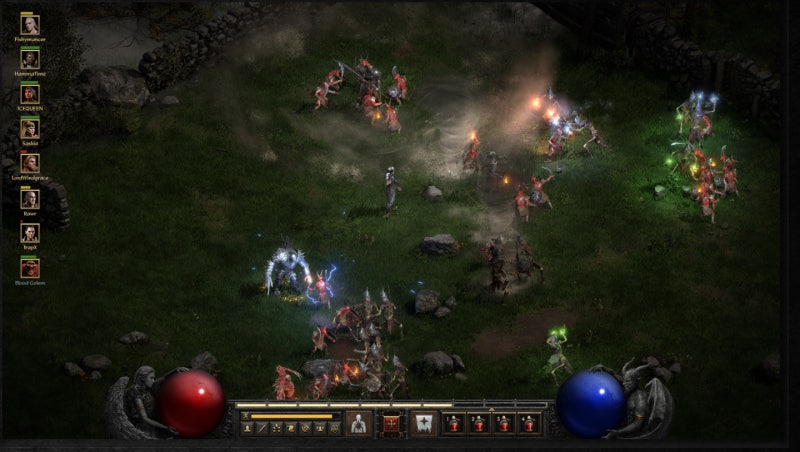Open the right-click skill selector

pos(423,423)
